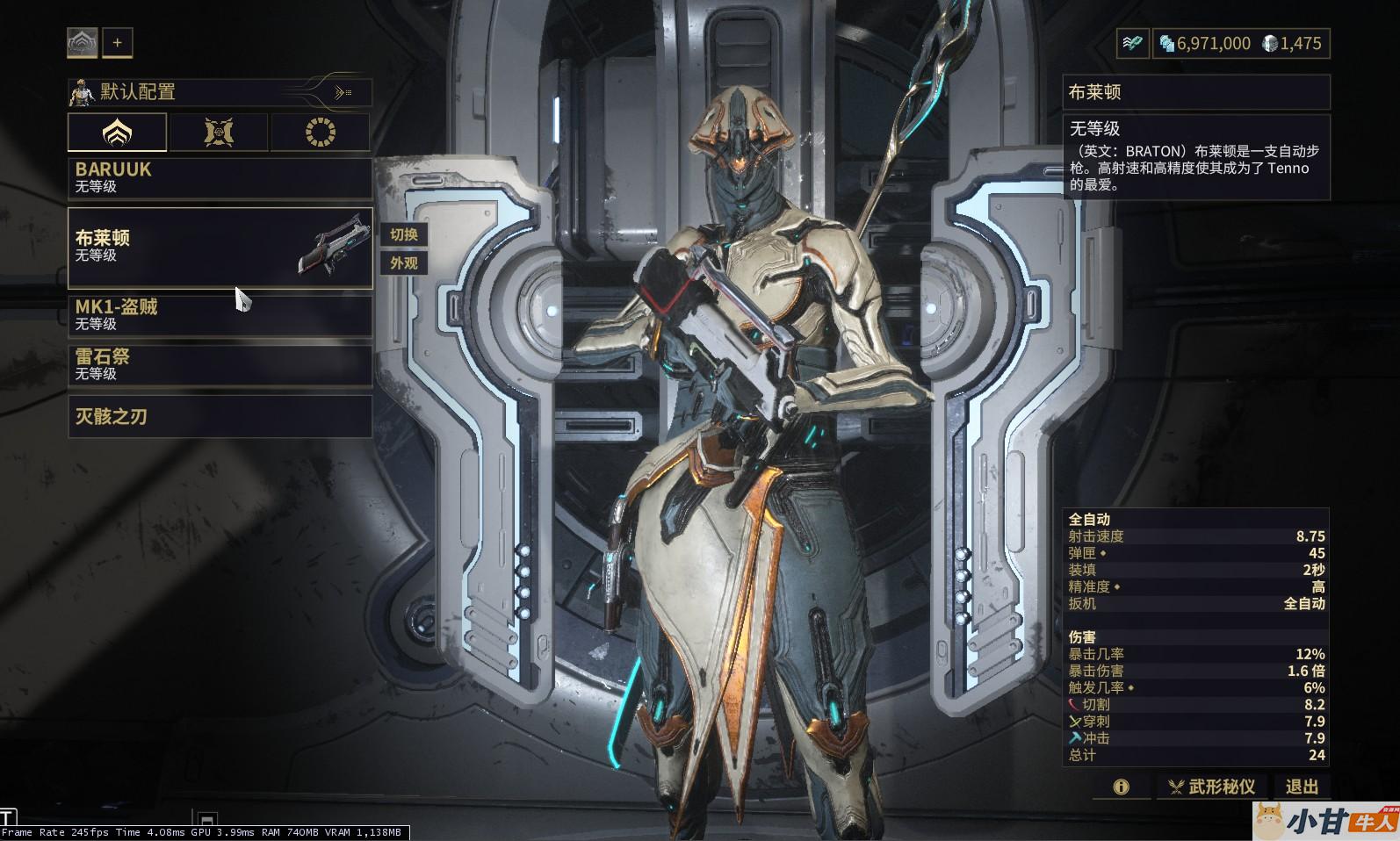Exit the arsenal with 退出
This screenshot has height=841, width=1400.
click(1302, 787)
